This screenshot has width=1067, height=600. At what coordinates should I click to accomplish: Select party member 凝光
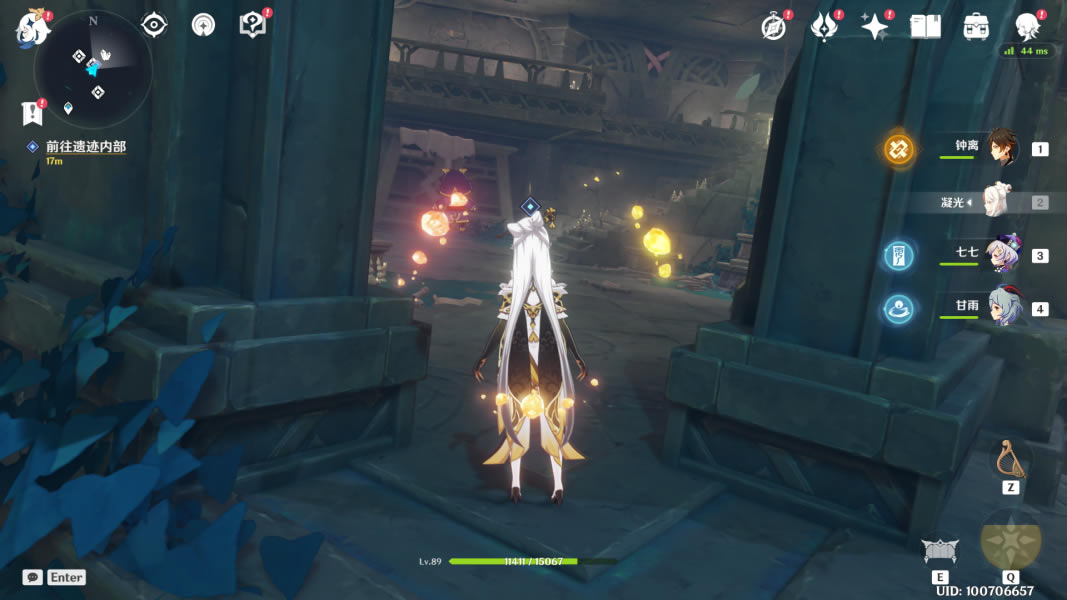coord(1000,202)
